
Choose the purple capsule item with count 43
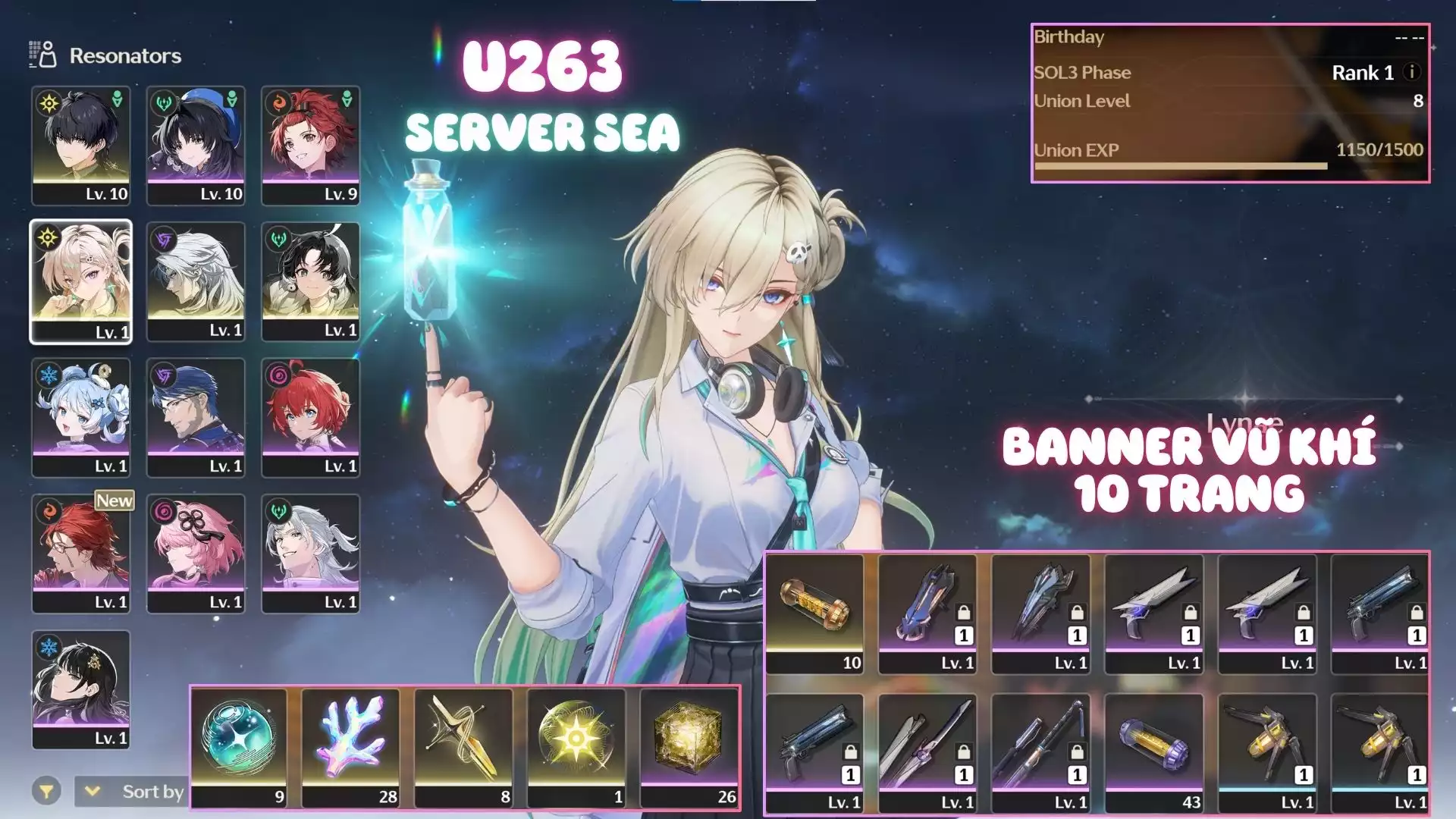1154,752
